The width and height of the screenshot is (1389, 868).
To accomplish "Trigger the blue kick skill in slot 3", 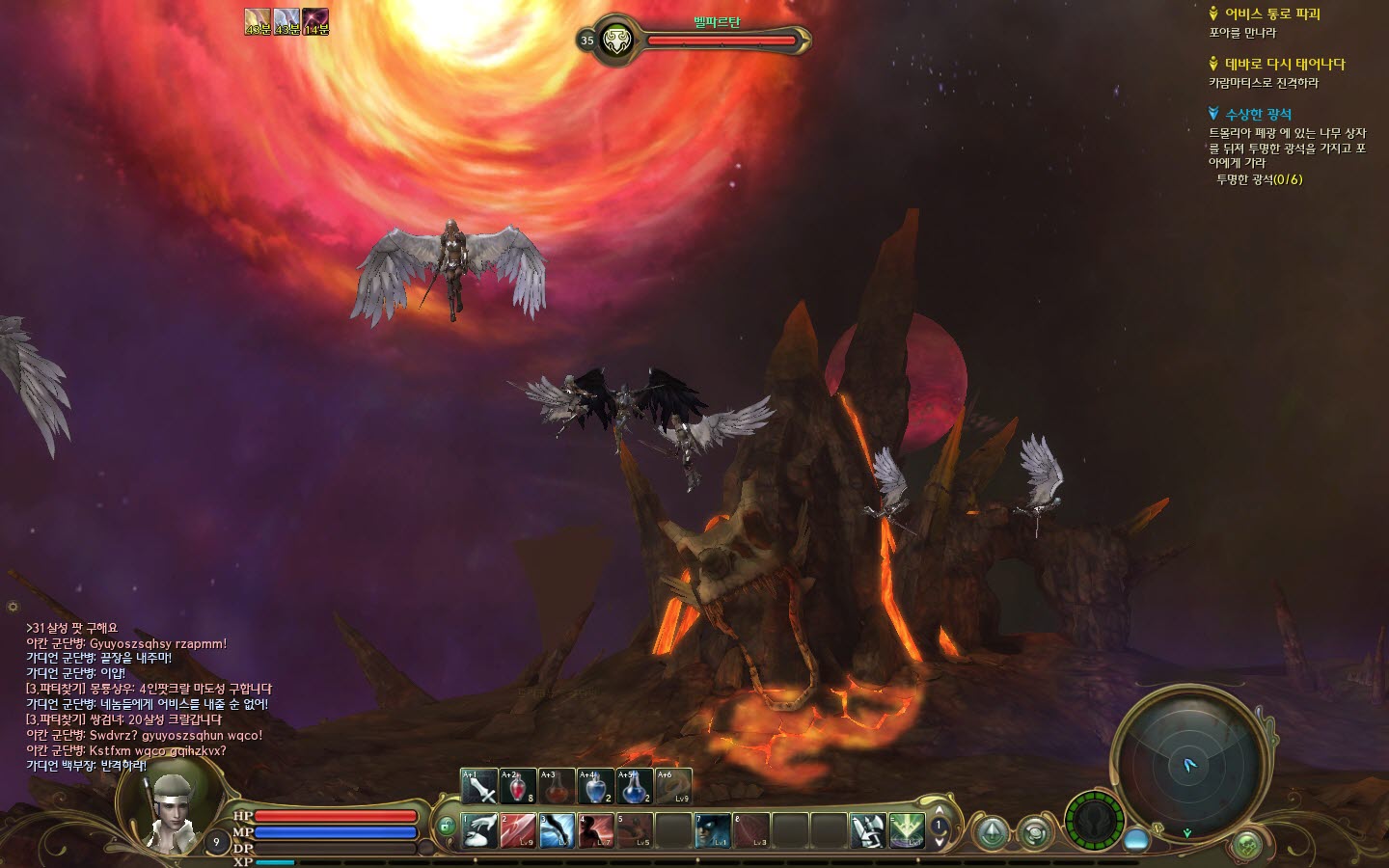I will pos(557,830).
